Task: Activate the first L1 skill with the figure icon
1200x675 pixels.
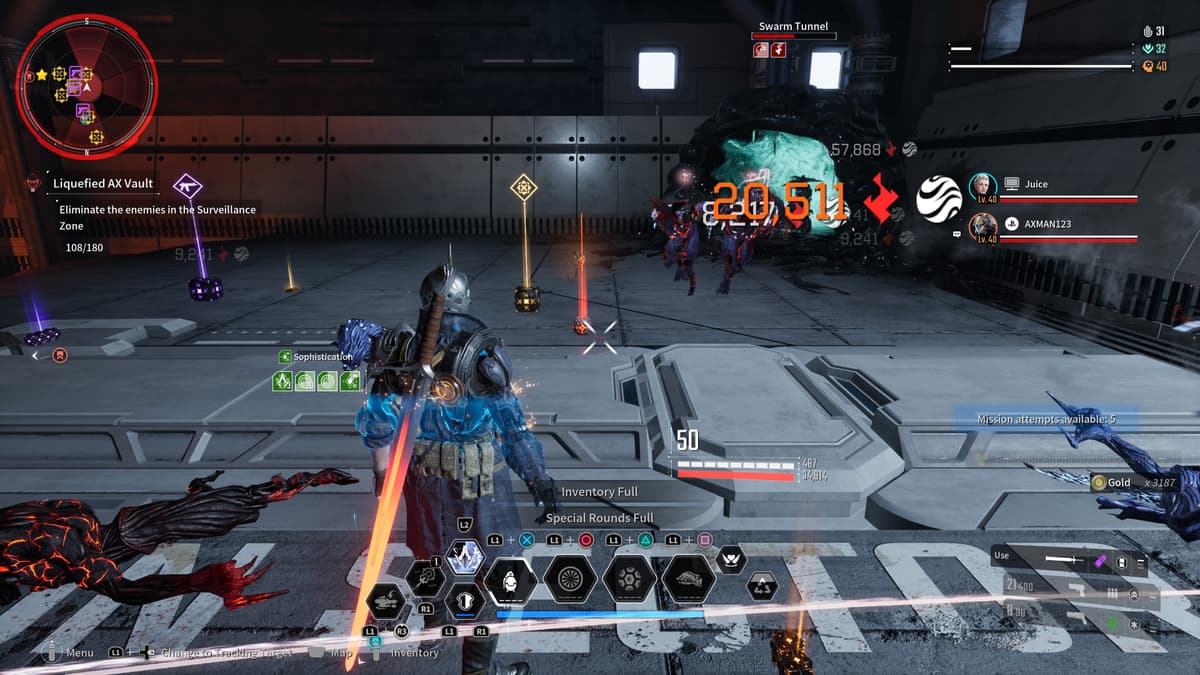Action: (x=510, y=579)
